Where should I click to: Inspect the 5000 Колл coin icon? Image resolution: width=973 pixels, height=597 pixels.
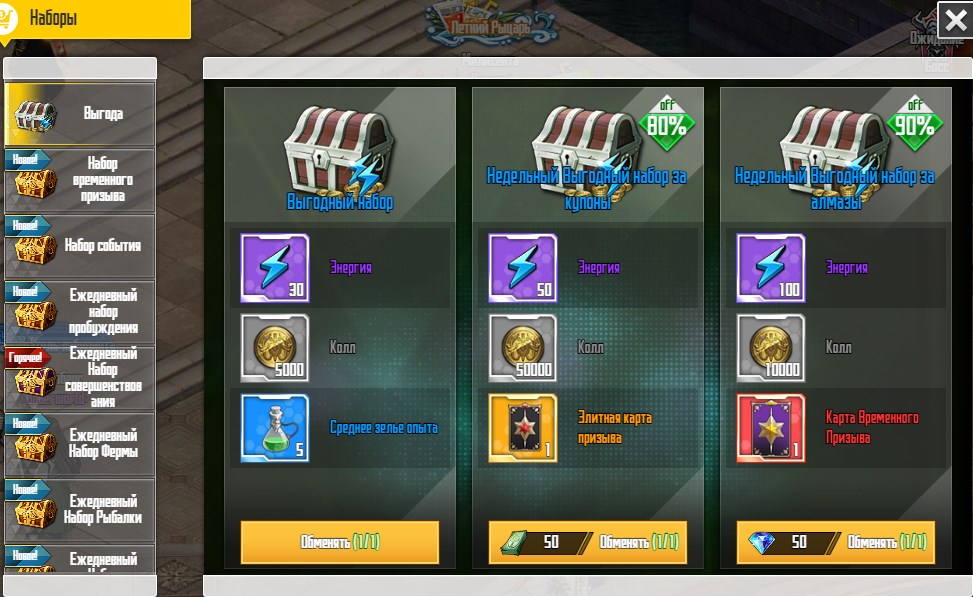pos(275,348)
